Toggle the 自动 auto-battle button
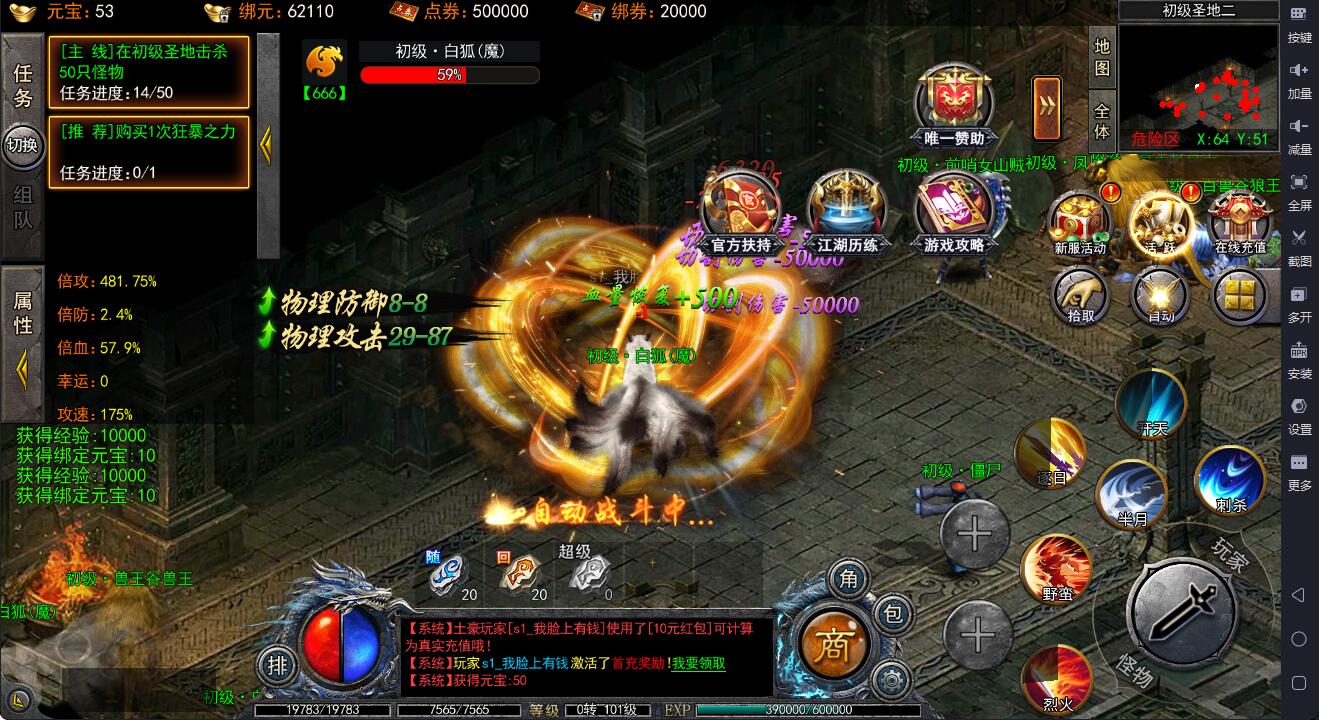The image size is (1319, 720). coord(1160,296)
